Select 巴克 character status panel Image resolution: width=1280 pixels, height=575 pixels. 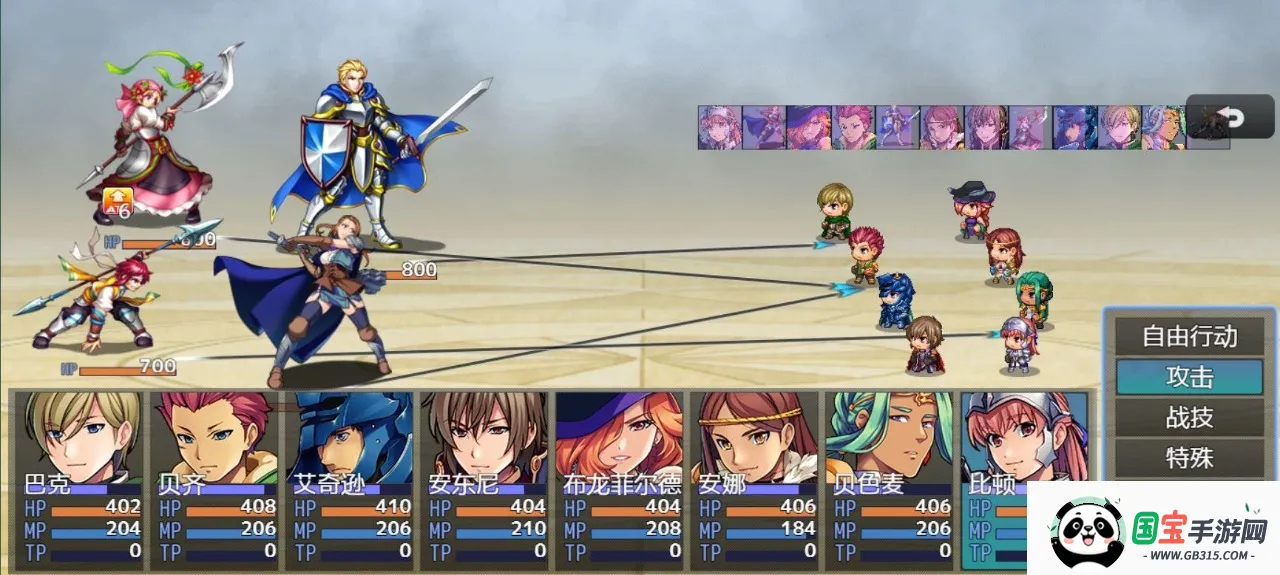tap(79, 480)
